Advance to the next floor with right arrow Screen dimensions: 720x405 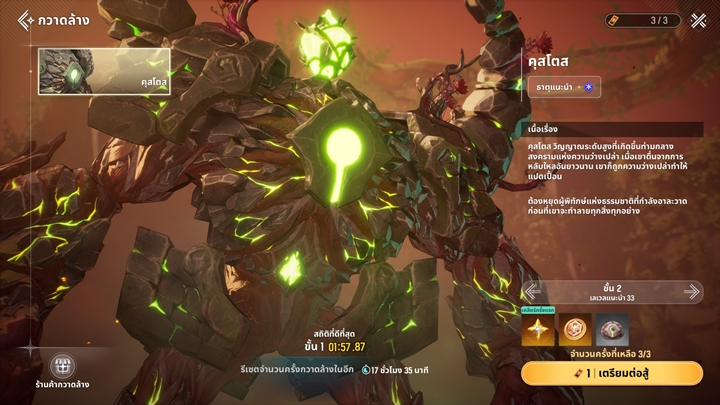[x=692, y=291]
